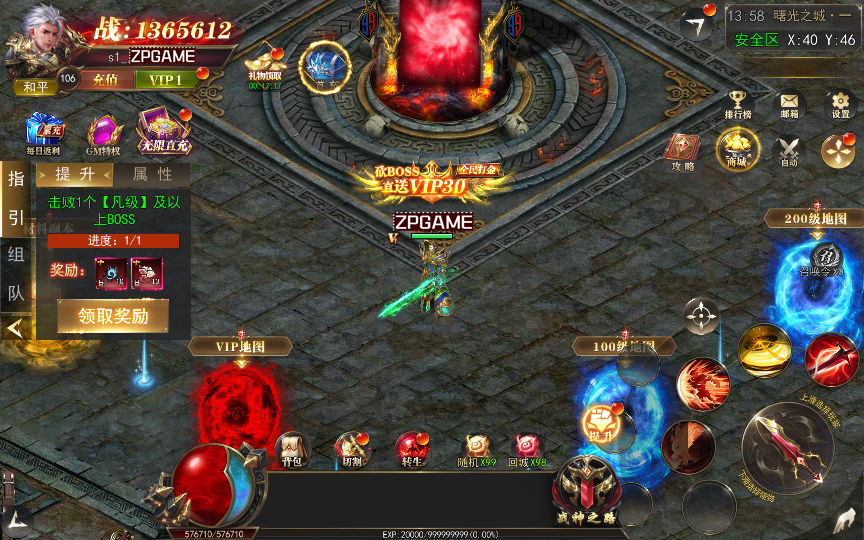The height and width of the screenshot is (540, 864).
Task: Use the 随机 random teleport scroll
Action: tap(477, 446)
